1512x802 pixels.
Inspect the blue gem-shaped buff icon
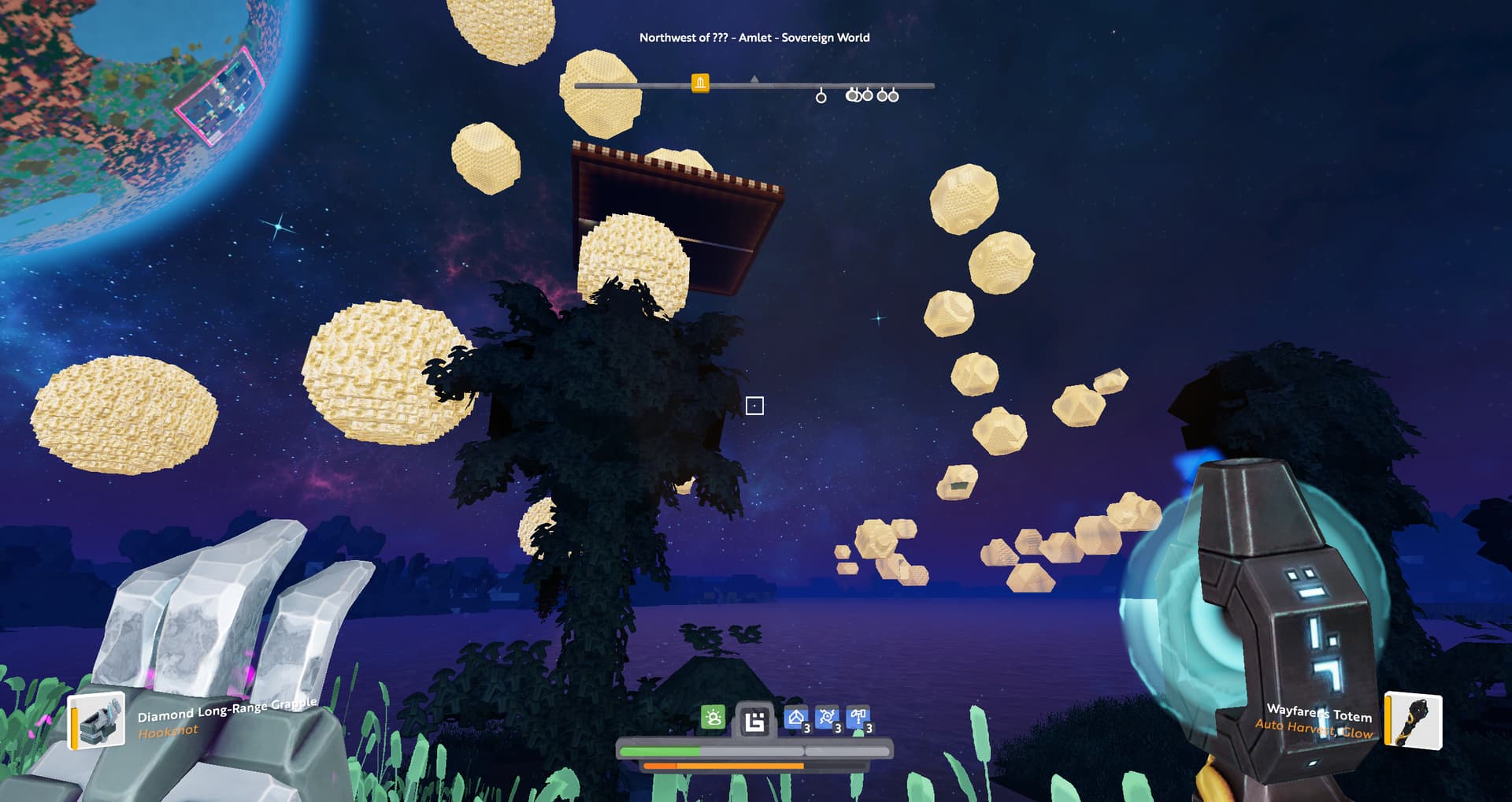point(796,718)
